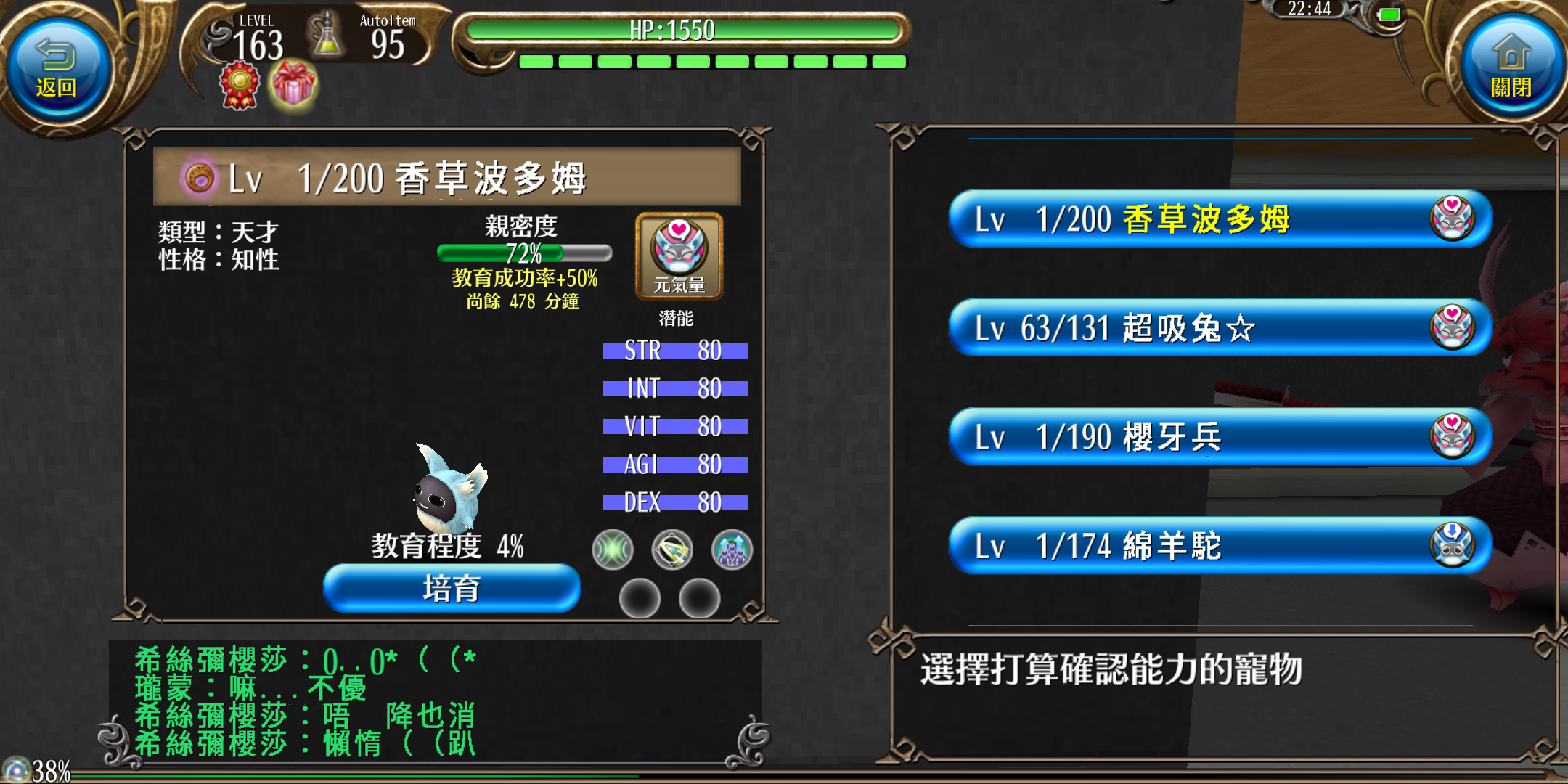Open the green chat log box
The height and width of the screenshot is (784, 1568).
(436, 701)
